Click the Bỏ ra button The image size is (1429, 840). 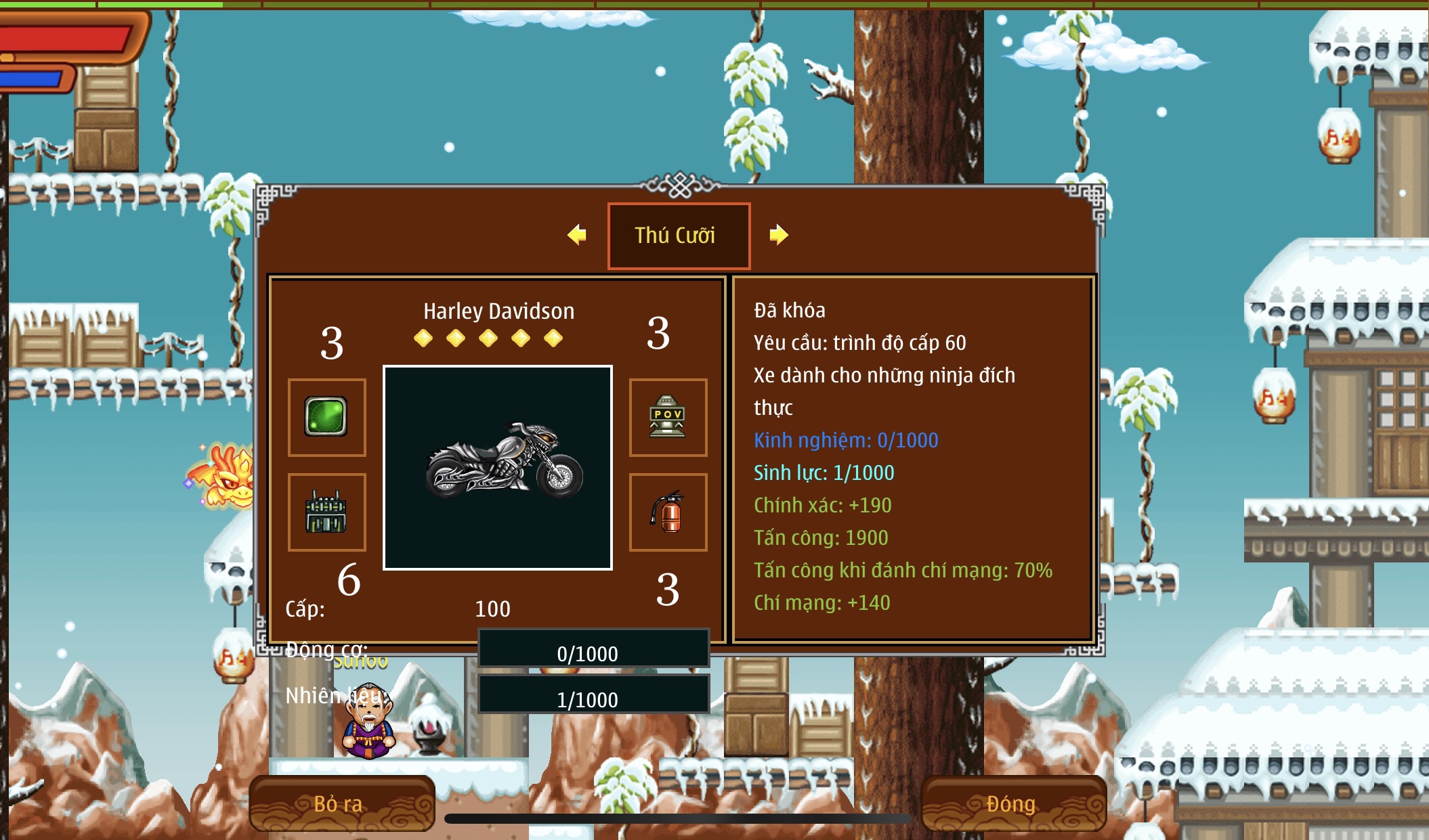341,803
